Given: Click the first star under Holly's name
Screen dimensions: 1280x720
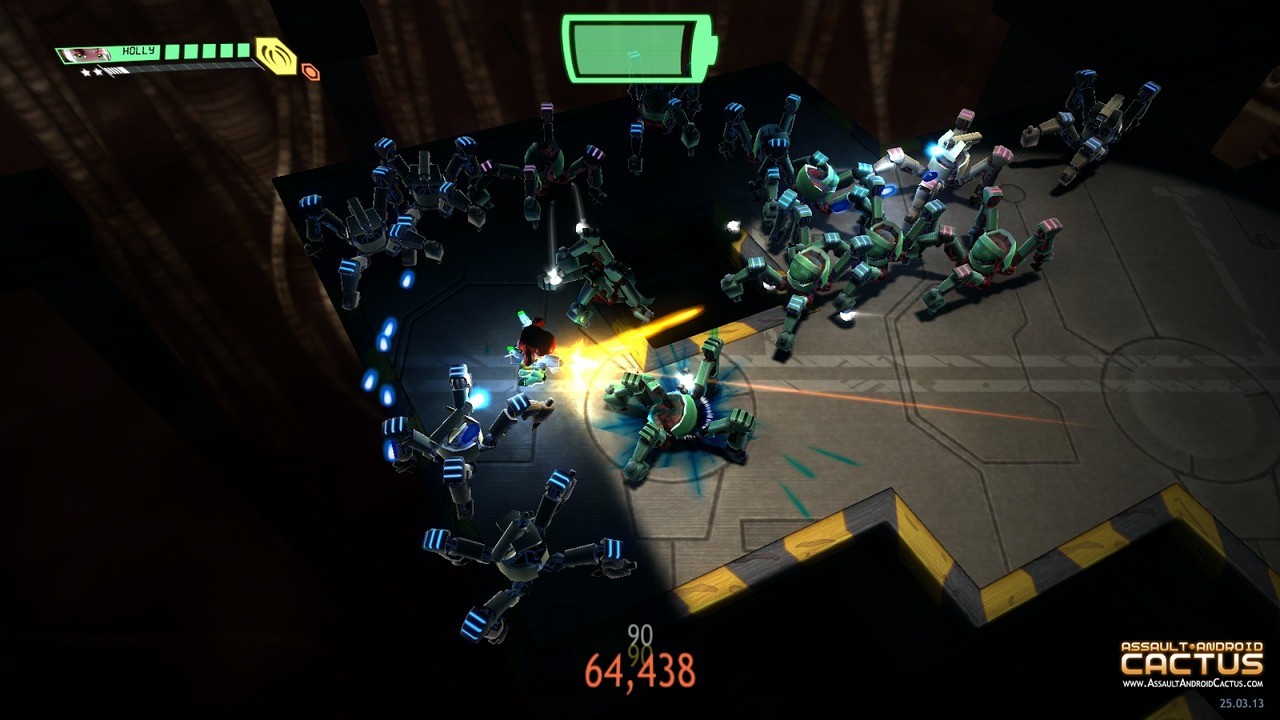Looking at the screenshot, I should pyautogui.click(x=85, y=71).
